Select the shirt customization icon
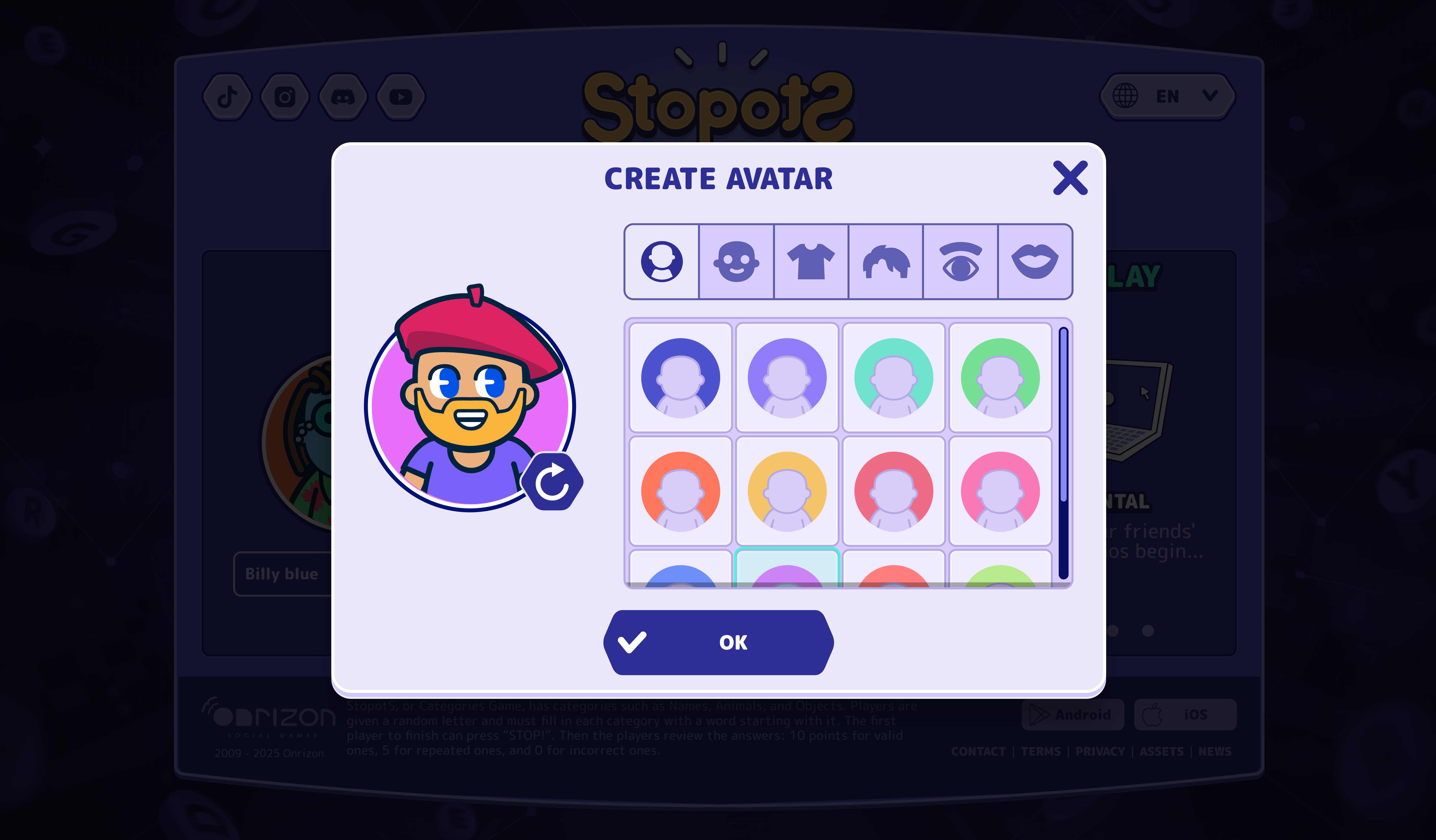Image resolution: width=1436 pixels, height=840 pixels. 811,262
